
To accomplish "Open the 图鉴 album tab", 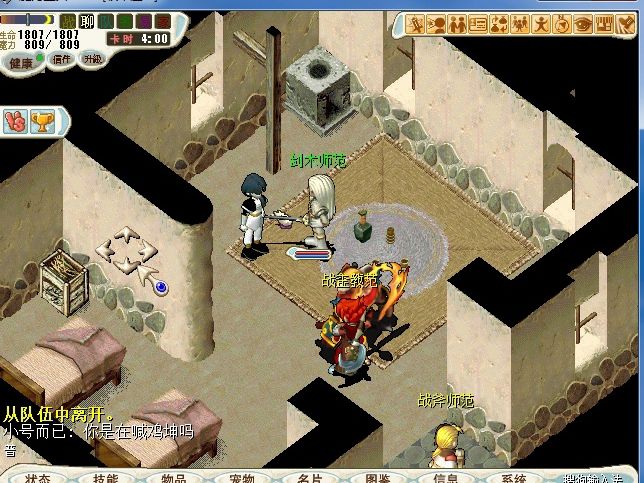I will click(378, 477).
